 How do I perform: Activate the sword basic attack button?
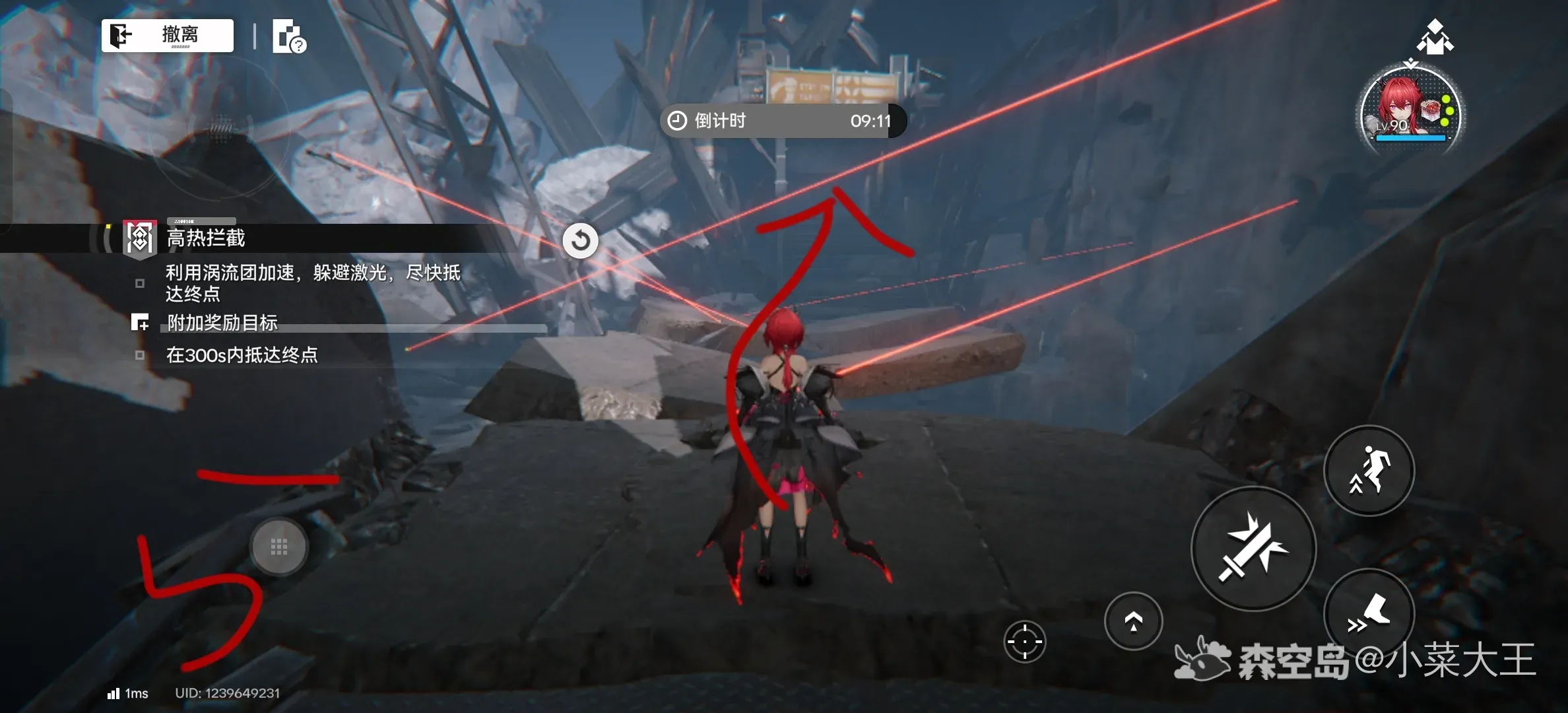coord(1253,549)
